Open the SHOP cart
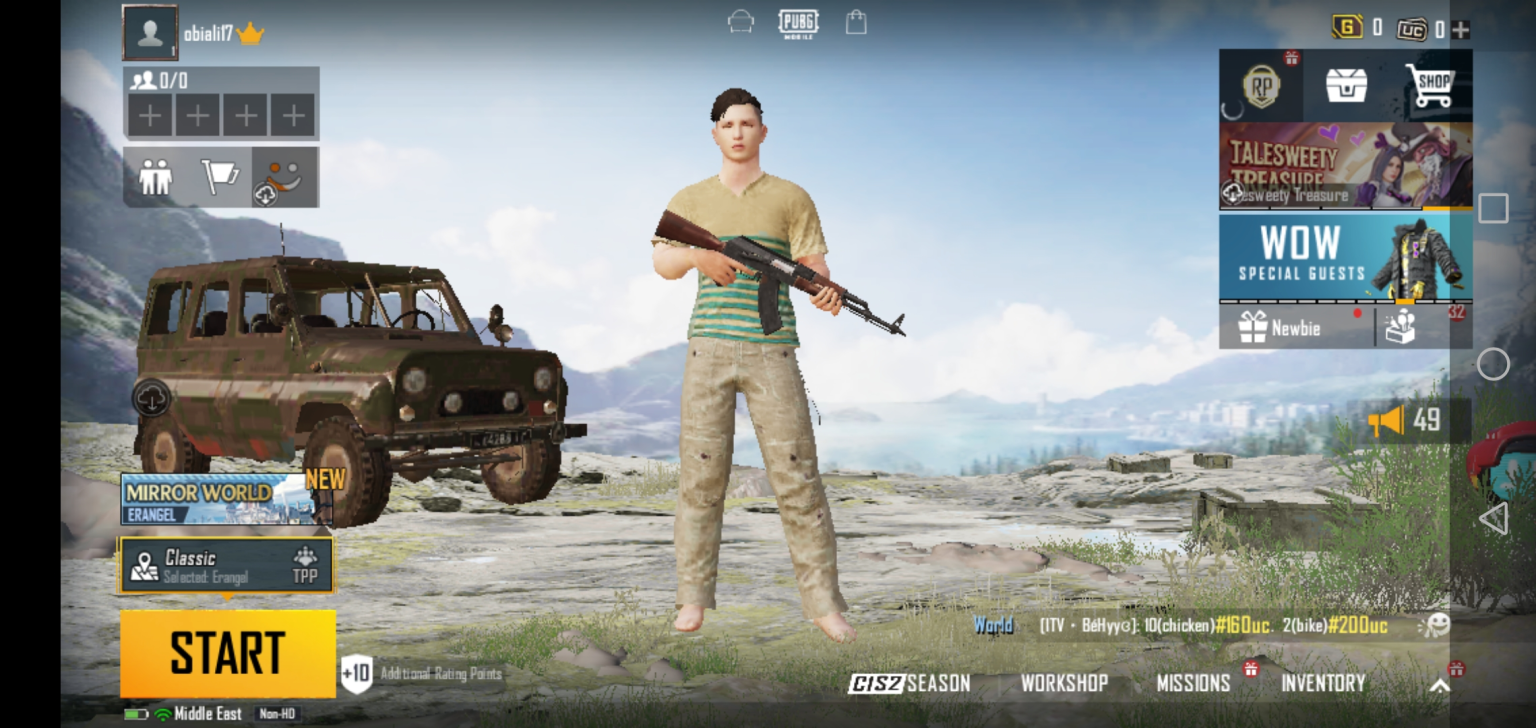This screenshot has height=728, width=1536. click(x=1429, y=86)
